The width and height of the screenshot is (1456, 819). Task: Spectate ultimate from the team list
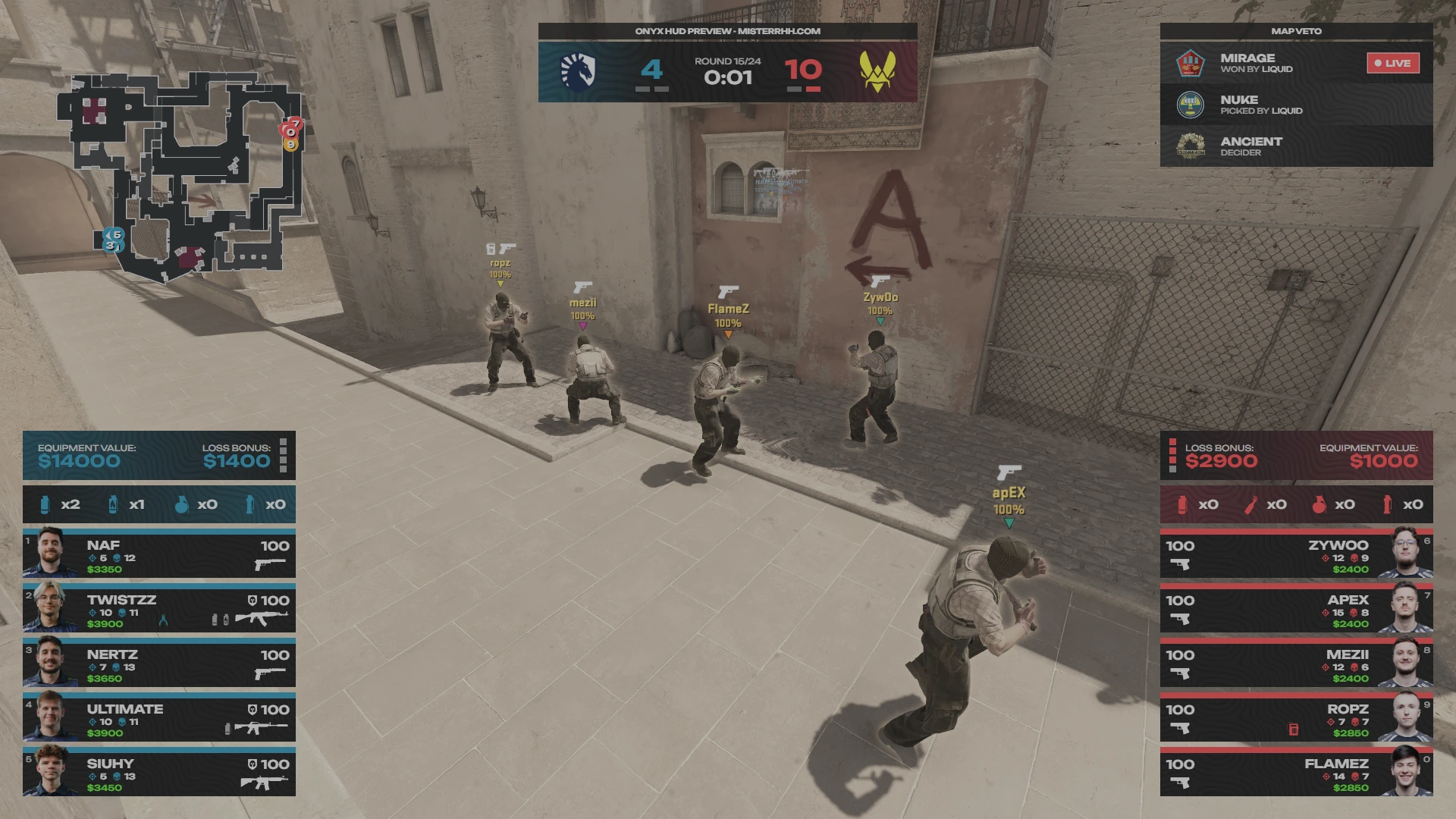pos(159,719)
